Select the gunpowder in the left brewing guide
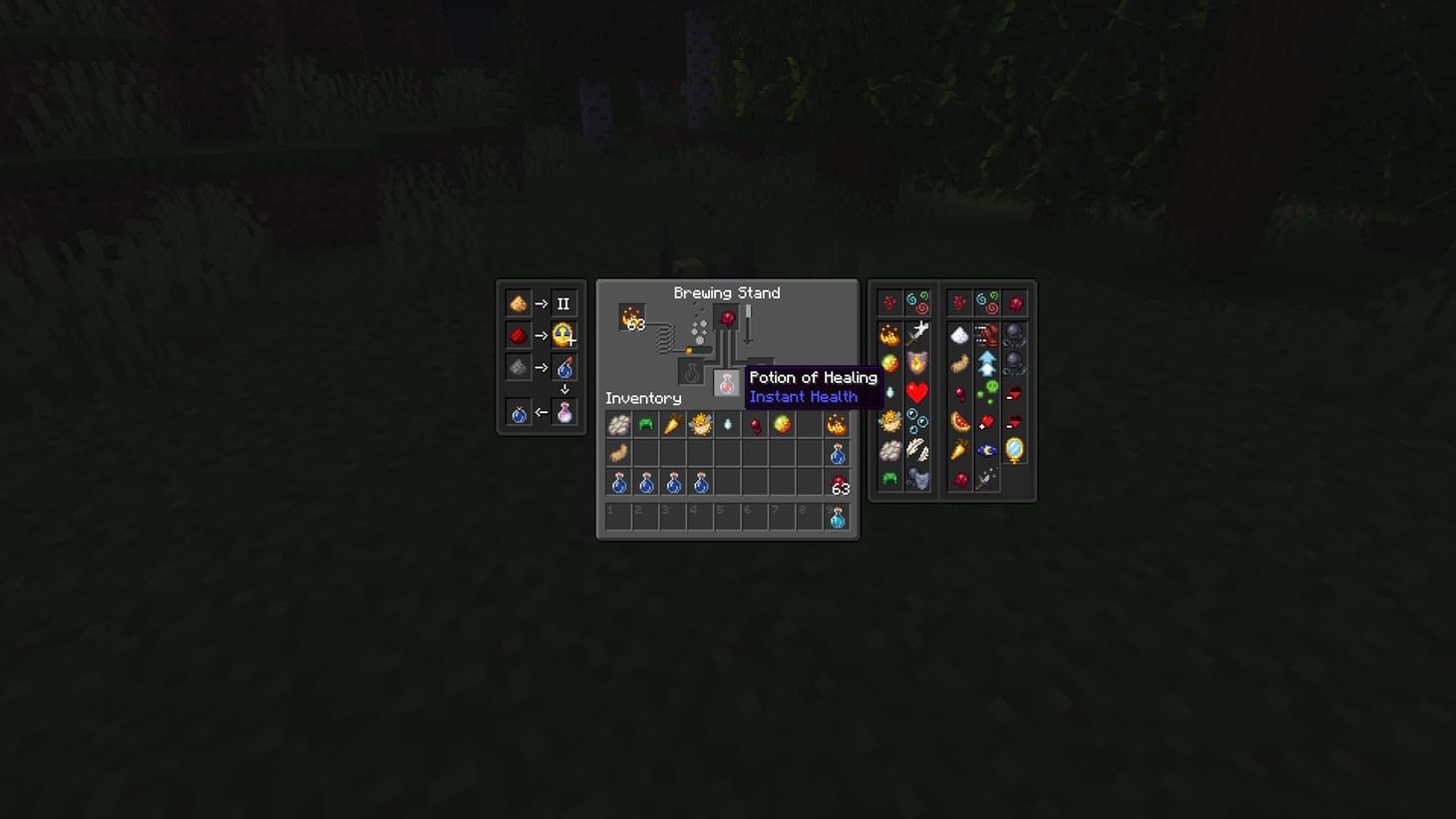The height and width of the screenshot is (819, 1456). coord(519,367)
